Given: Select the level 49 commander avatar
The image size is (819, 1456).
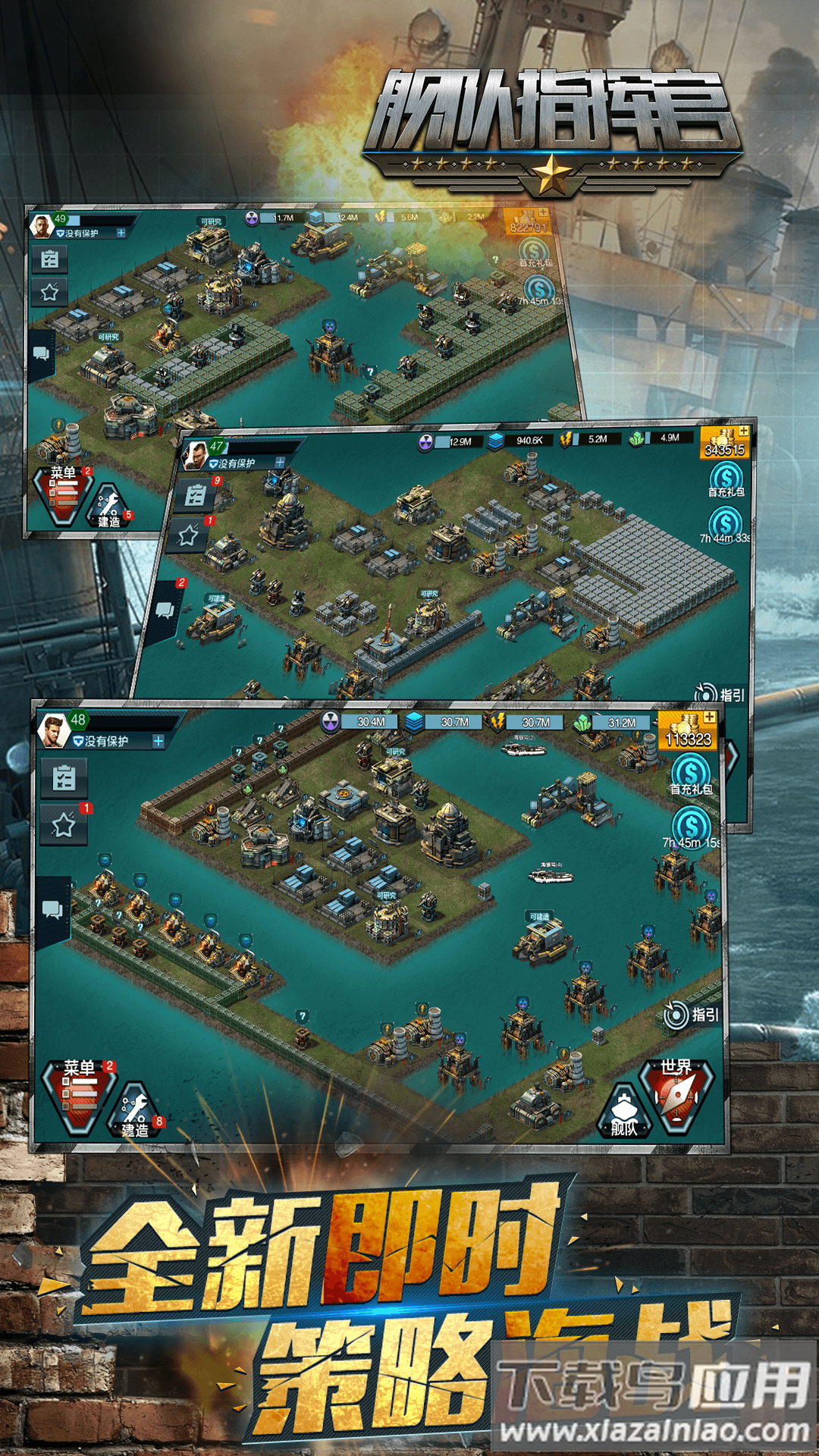Looking at the screenshot, I should click(41, 225).
